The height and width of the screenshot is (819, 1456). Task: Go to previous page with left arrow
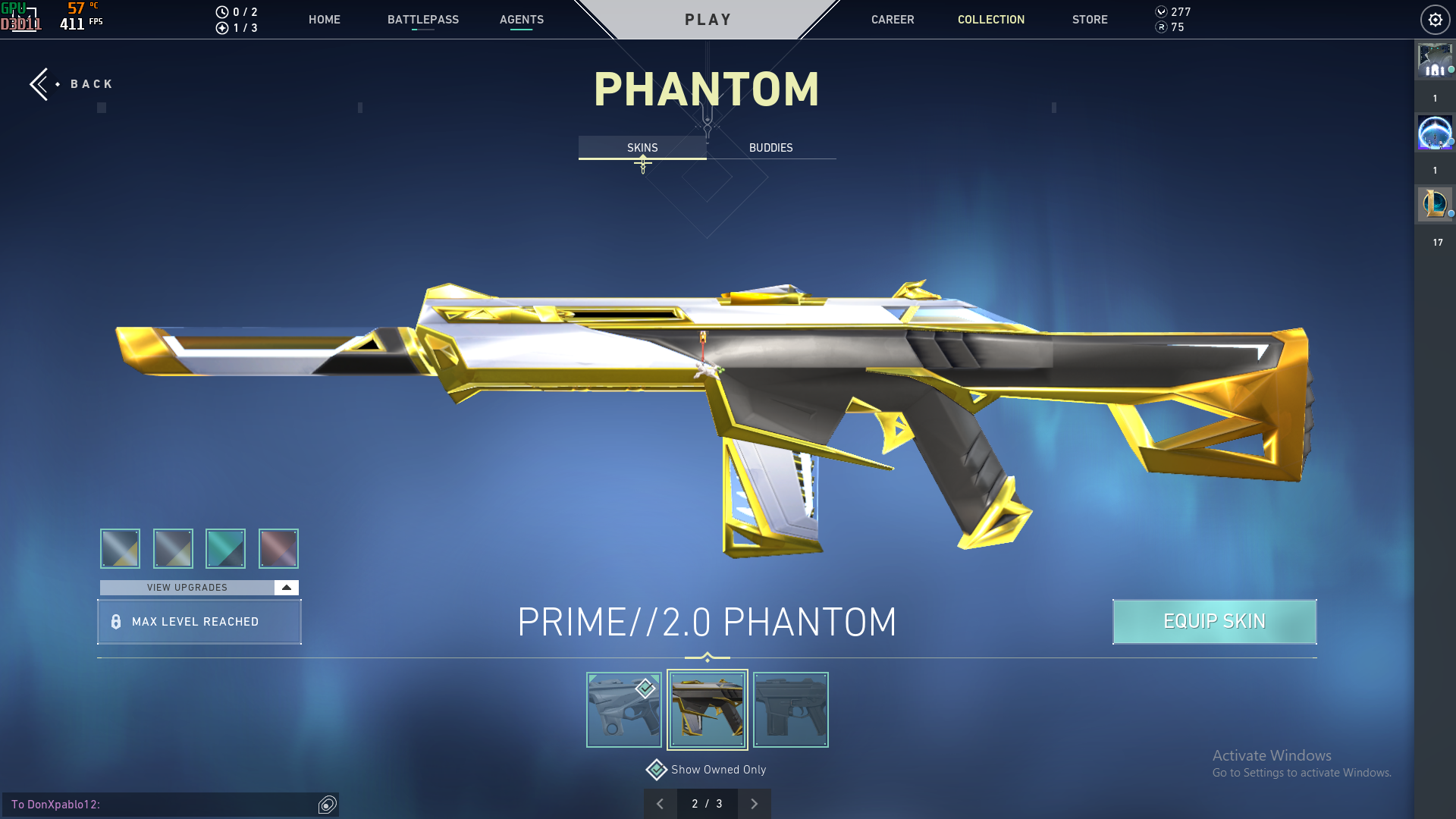[x=660, y=803]
